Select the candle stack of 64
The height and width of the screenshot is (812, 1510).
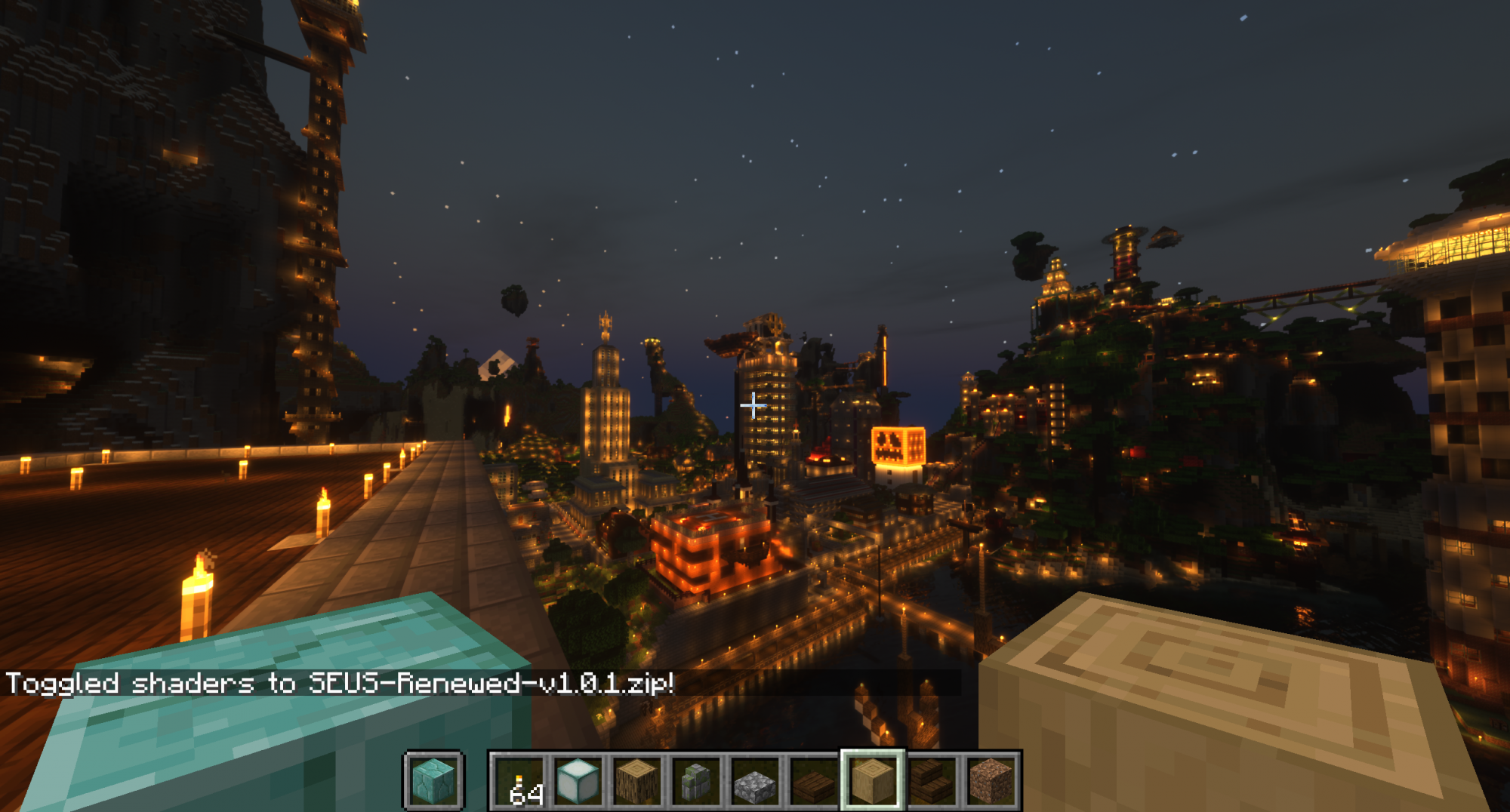click(519, 780)
